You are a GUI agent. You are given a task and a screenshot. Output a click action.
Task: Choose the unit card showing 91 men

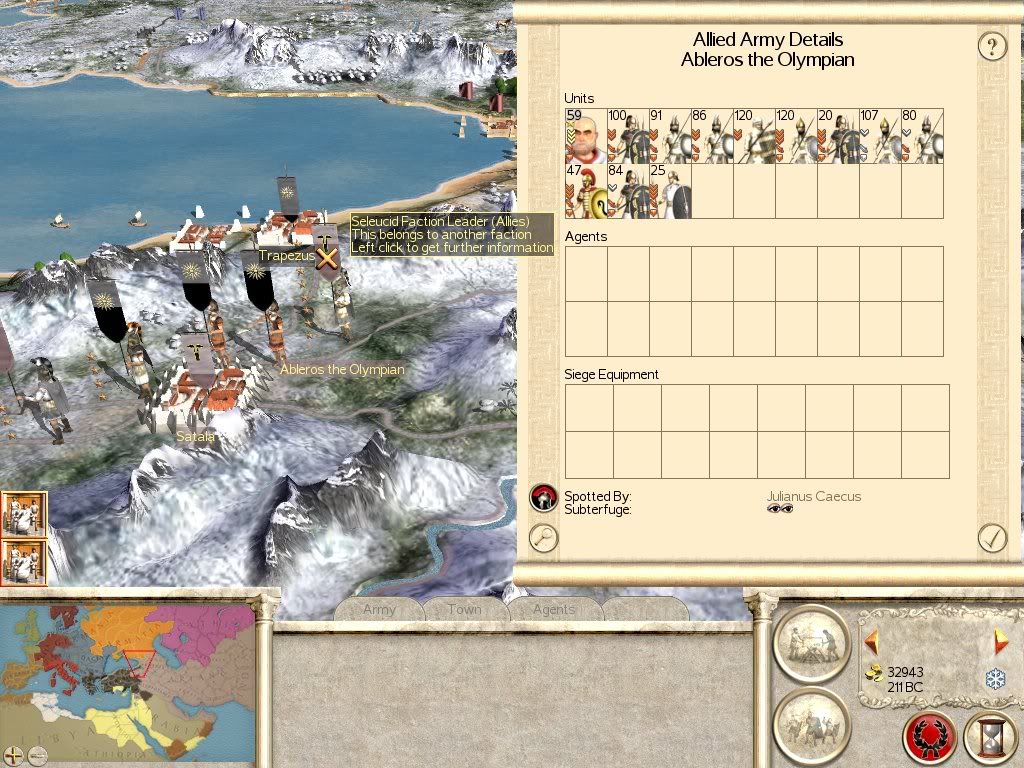tap(670, 136)
